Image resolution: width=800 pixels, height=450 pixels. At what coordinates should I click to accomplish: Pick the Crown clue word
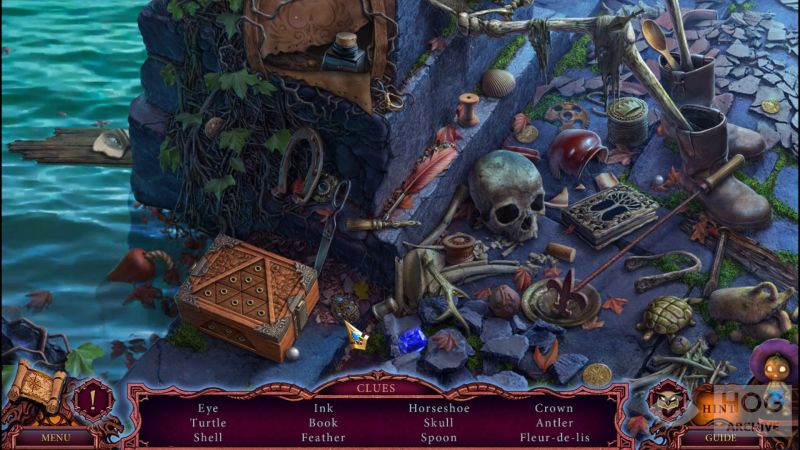coord(554,408)
